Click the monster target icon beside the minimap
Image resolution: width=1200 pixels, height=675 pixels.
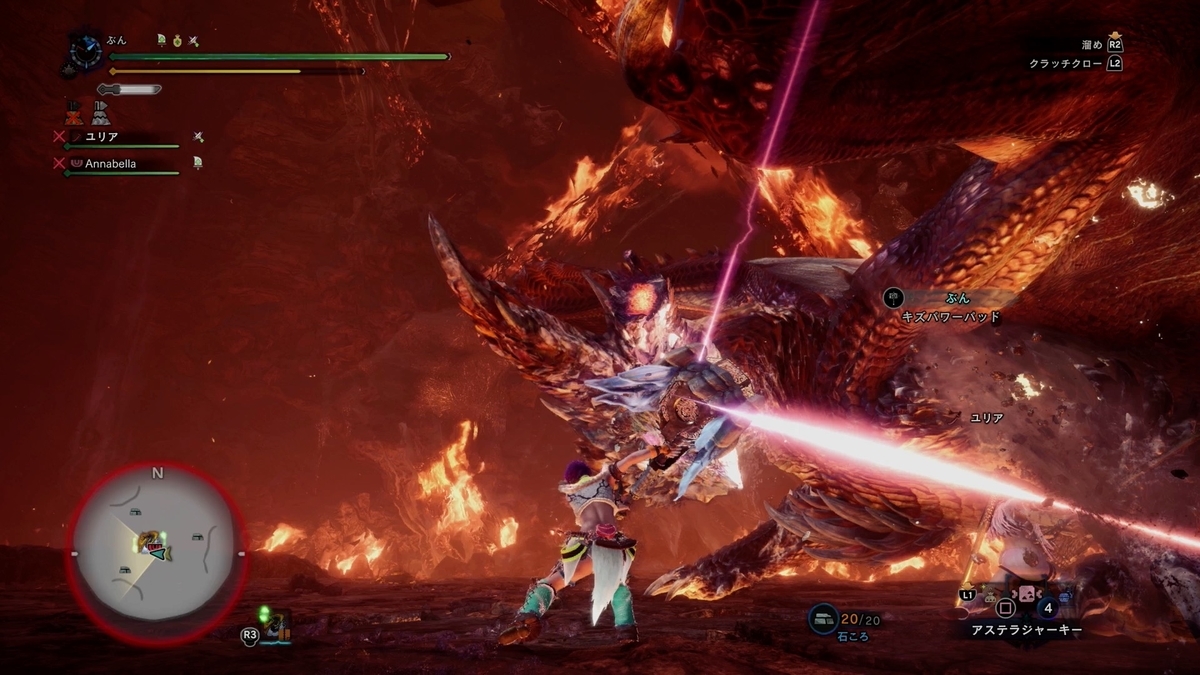(277, 627)
